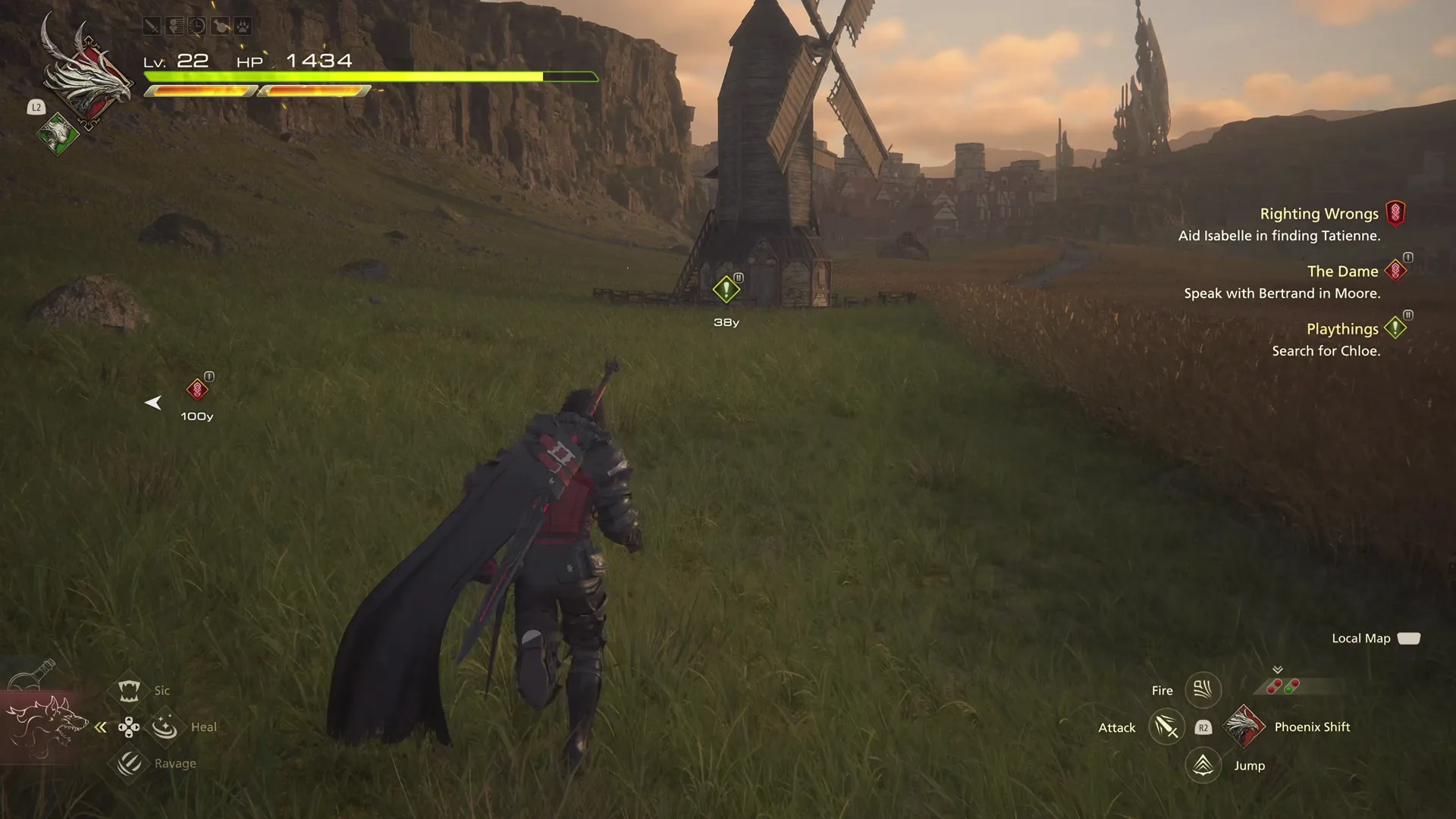
Task: Select the Sic command icon
Action: [x=129, y=690]
